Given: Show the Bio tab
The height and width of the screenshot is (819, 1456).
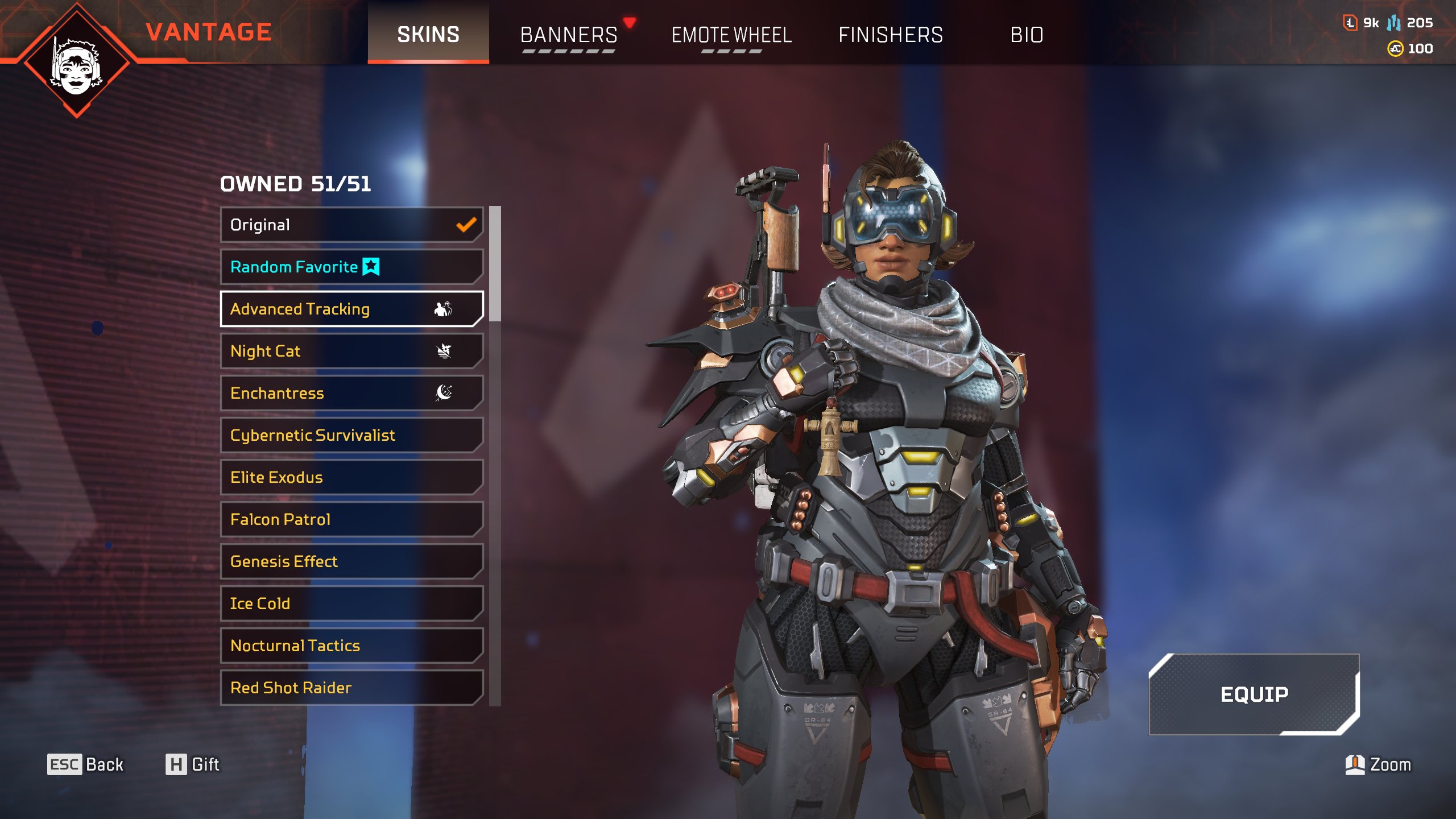Looking at the screenshot, I should 1027,35.
